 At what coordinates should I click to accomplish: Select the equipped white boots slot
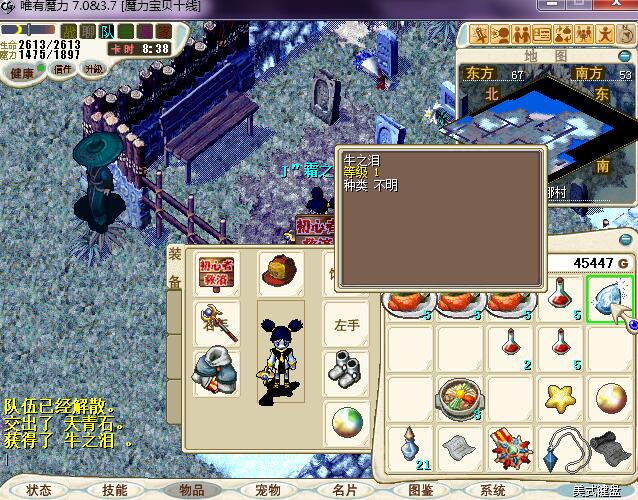(345, 372)
